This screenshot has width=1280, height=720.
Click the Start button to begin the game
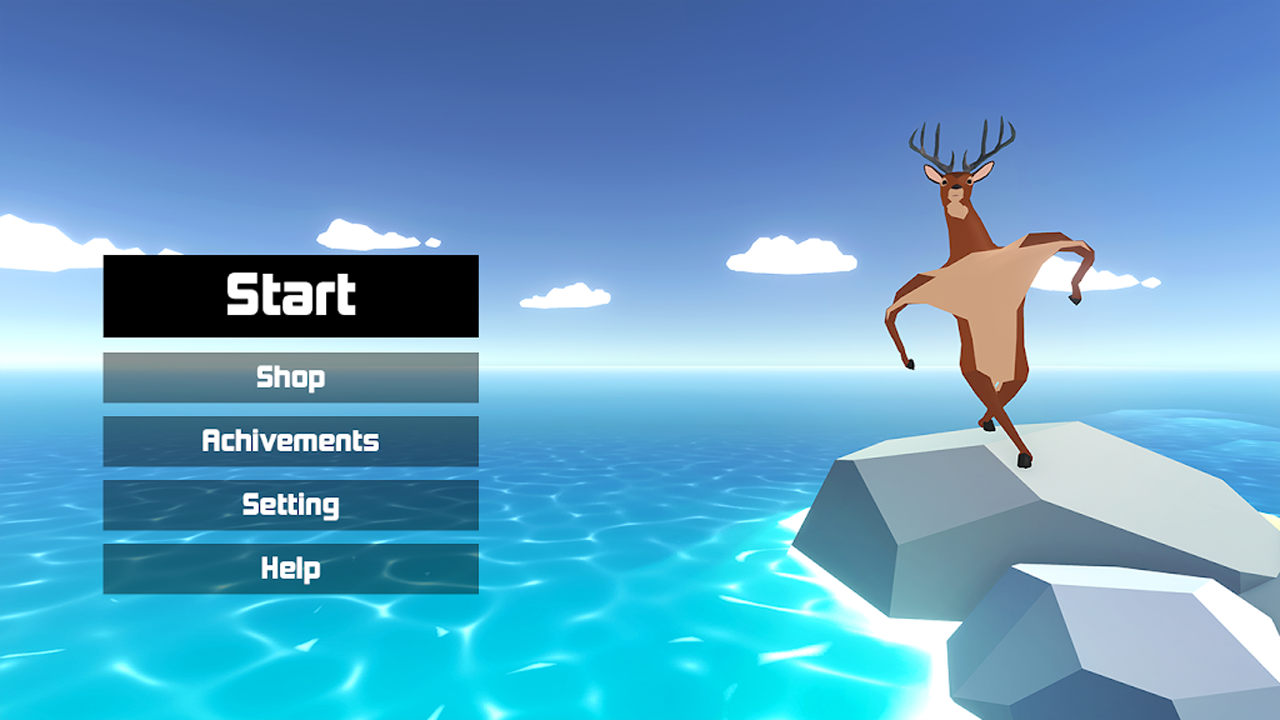click(291, 294)
